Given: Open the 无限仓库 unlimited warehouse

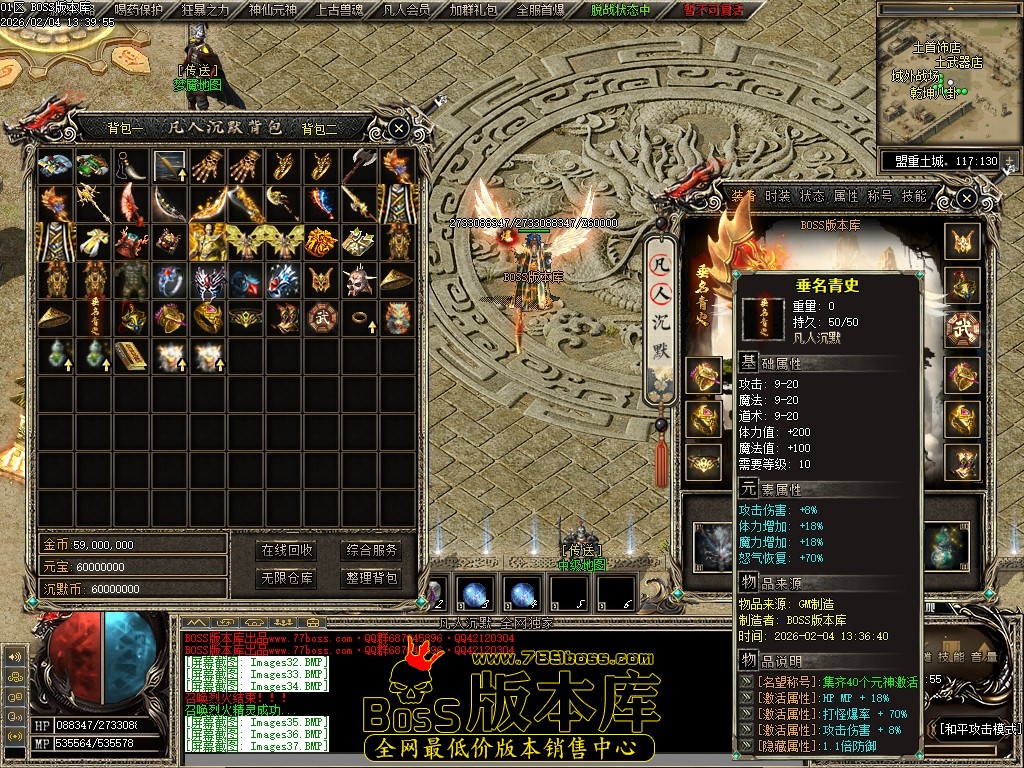Looking at the screenshot, I should pyautogui.click(x=287, y=578).
